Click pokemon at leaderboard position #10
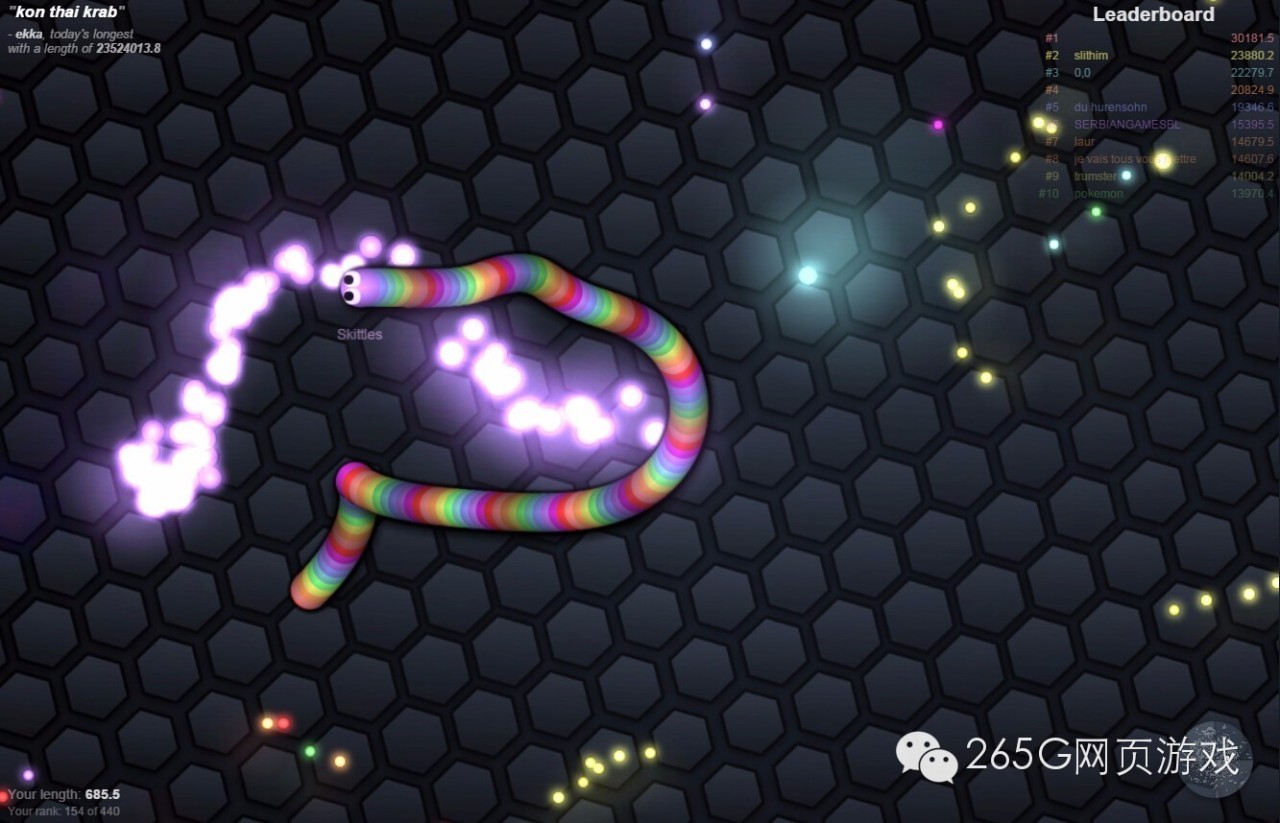The image size is (1280, 823). (1098, 193)
